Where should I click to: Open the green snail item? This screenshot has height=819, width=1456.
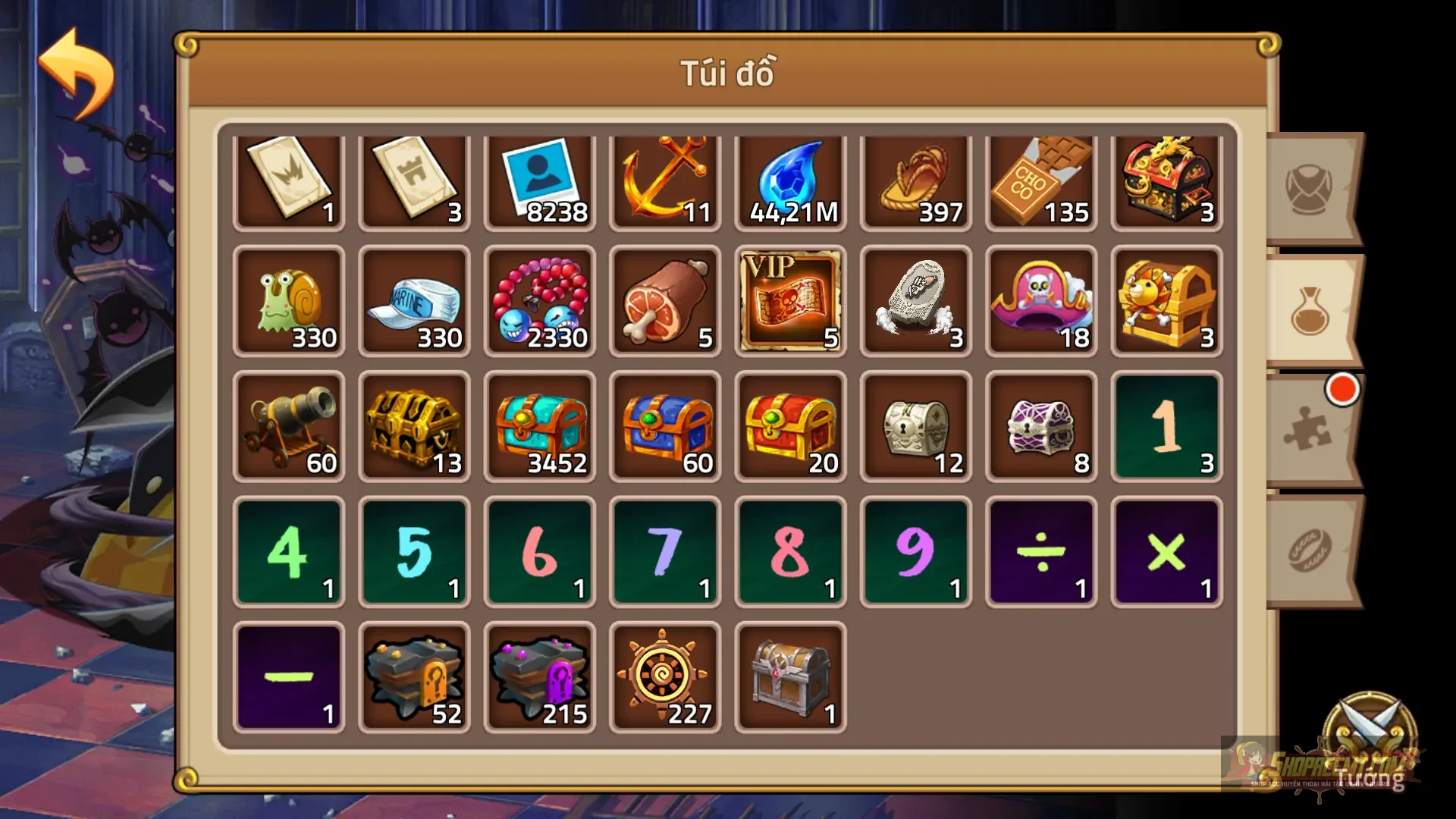tap(289, 302)
